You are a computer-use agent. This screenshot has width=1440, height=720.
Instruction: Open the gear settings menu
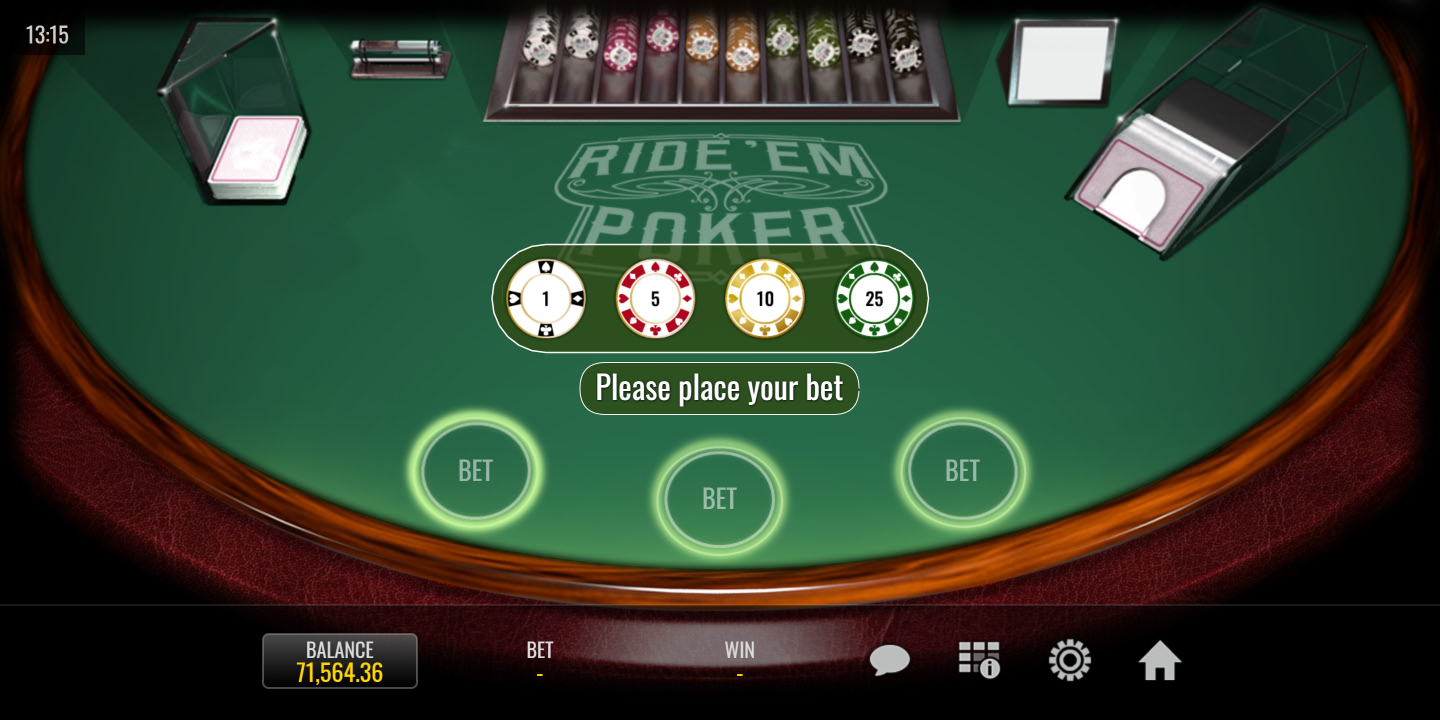(x=1069, y=661)
